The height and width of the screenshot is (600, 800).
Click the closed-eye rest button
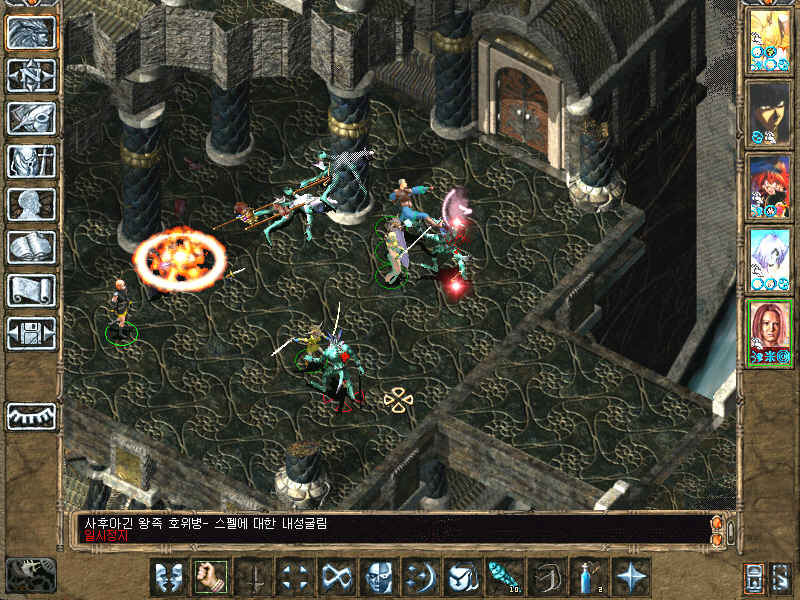(31, 416)
